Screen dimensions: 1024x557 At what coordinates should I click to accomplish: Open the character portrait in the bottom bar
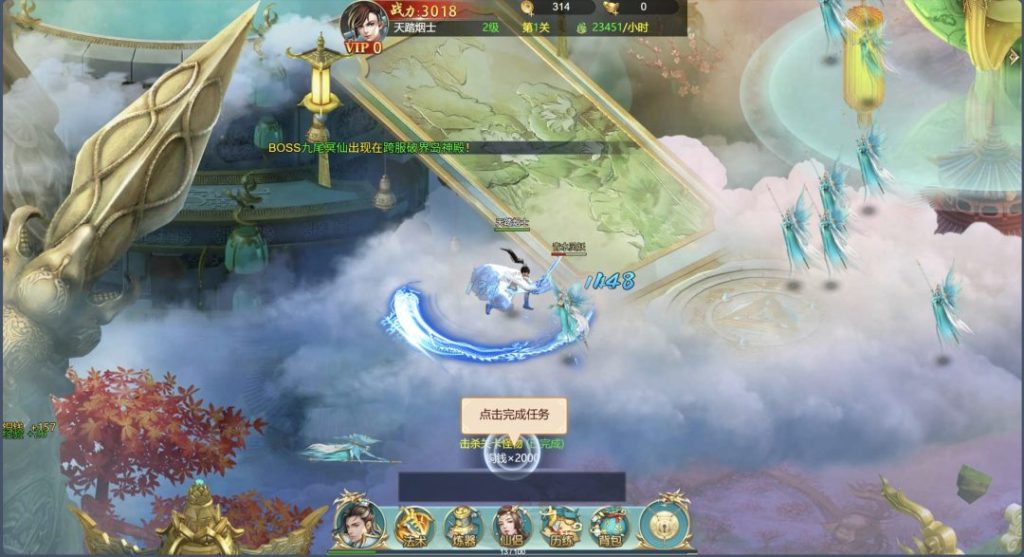pyautogui.click(x=356, y=523)
